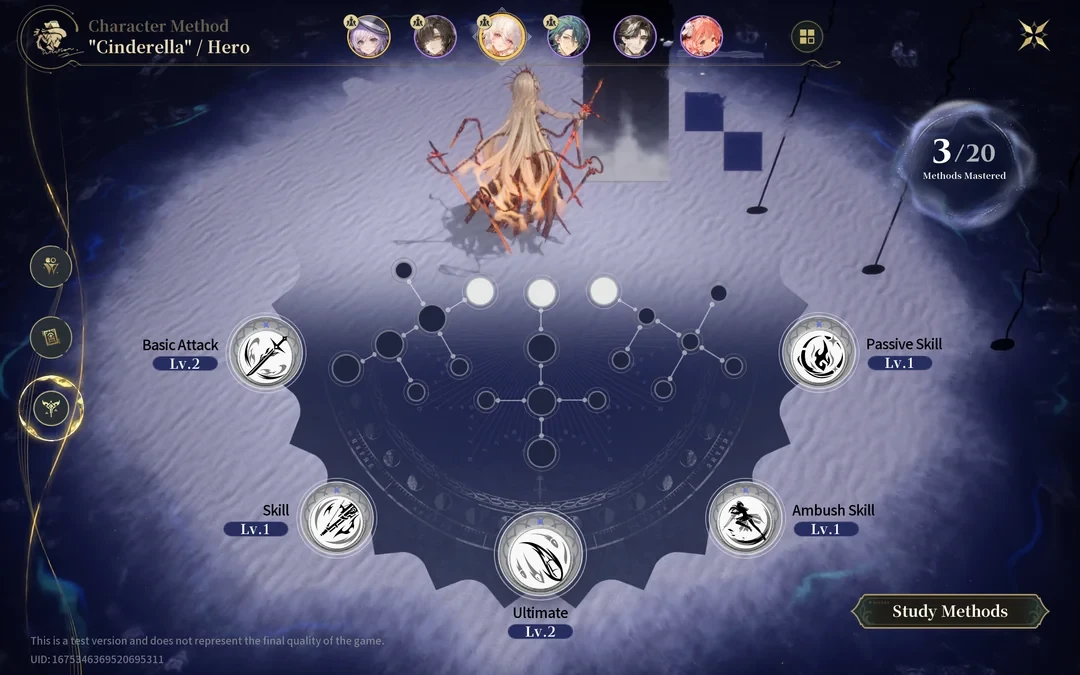This screenshot has width=1080, height=675.
Task: Open the card book side tab
Action: pos(51,338)
